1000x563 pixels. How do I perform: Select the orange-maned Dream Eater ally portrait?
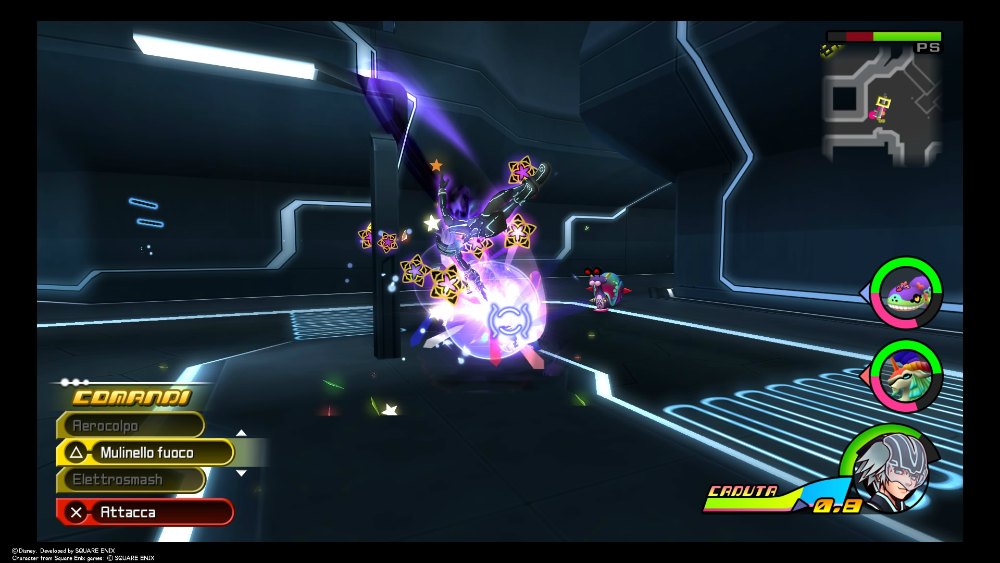click(906, 375)
